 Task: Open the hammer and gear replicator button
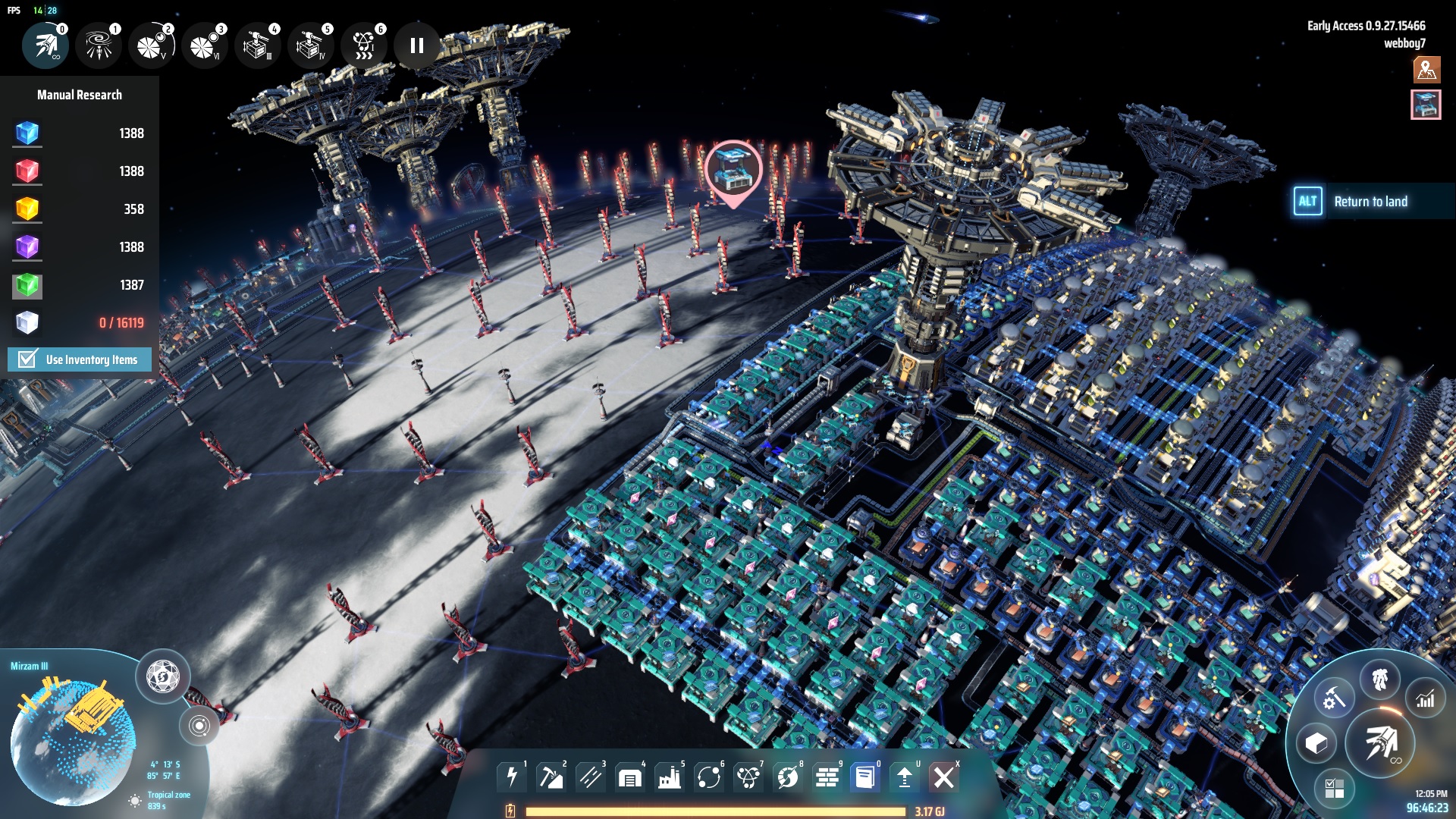(1334, 699)
